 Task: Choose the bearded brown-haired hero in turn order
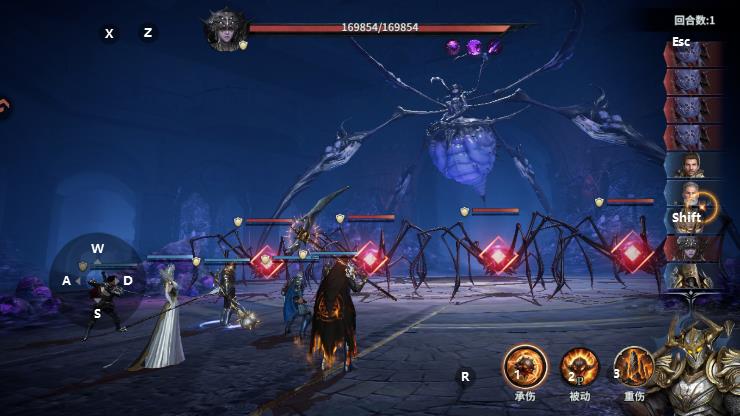pos(693,165)
